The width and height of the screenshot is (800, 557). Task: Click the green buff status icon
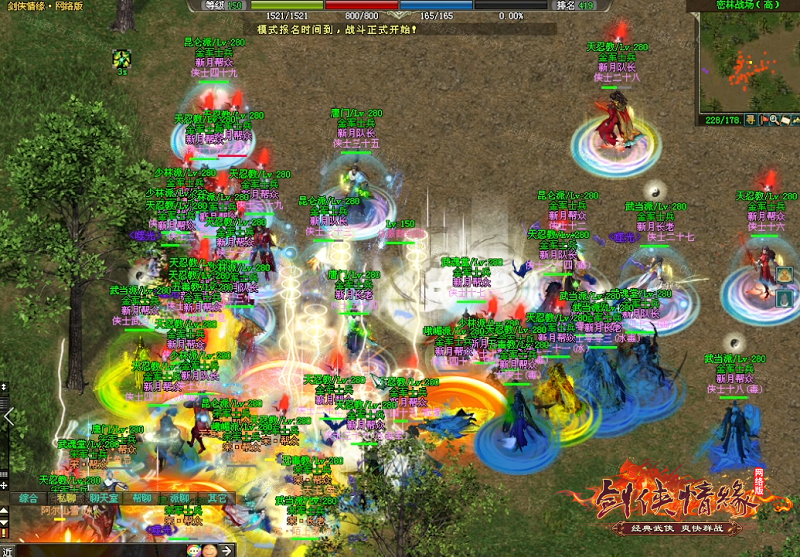tap(121, 58)
